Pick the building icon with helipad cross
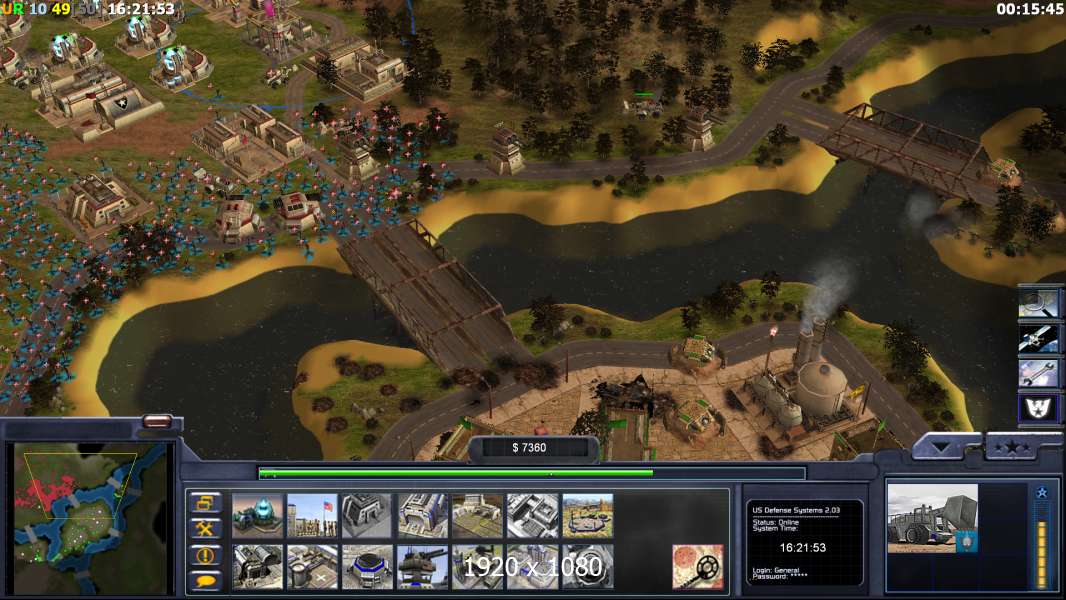The image size is (1066, 600). tap(312, 566)
